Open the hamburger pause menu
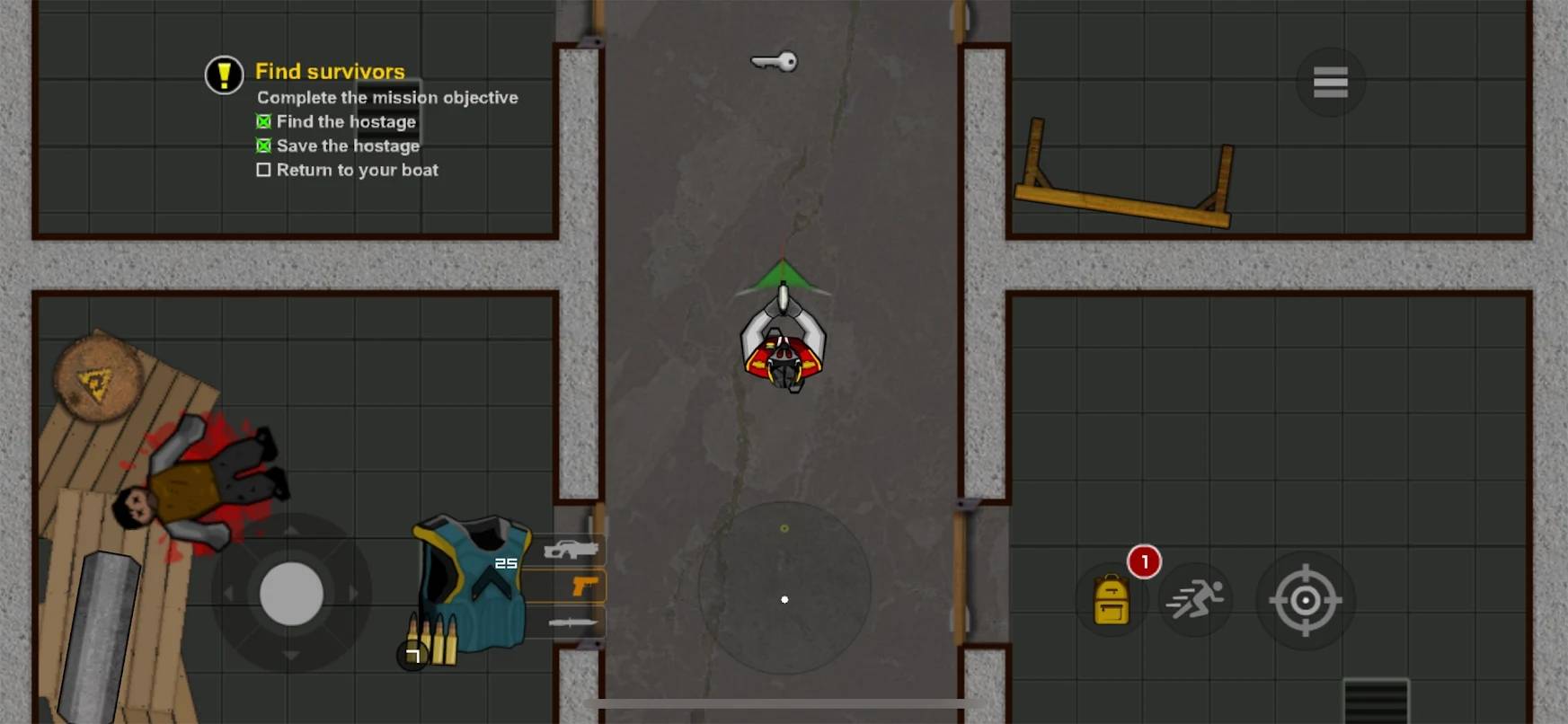This screenshot has height=724, width=1568. click(x=1330, y=82)
